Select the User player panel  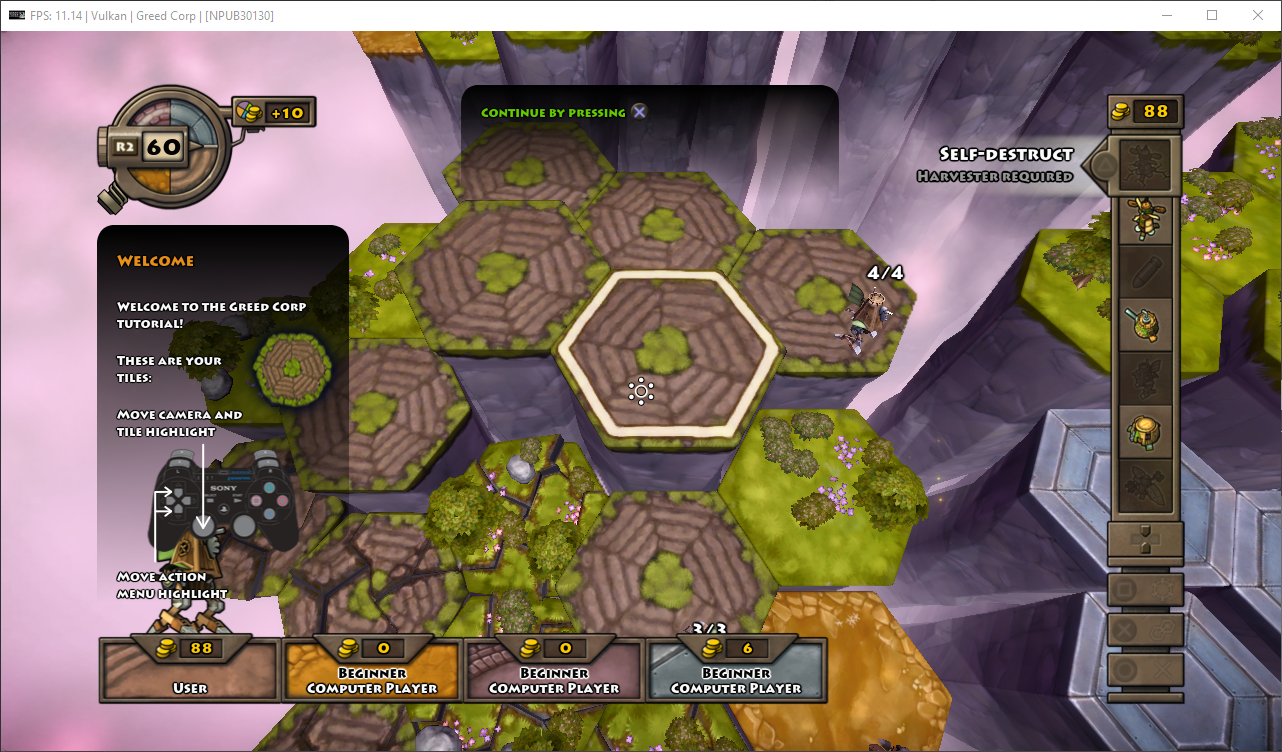pyautogui.click(x=190, y=670)
